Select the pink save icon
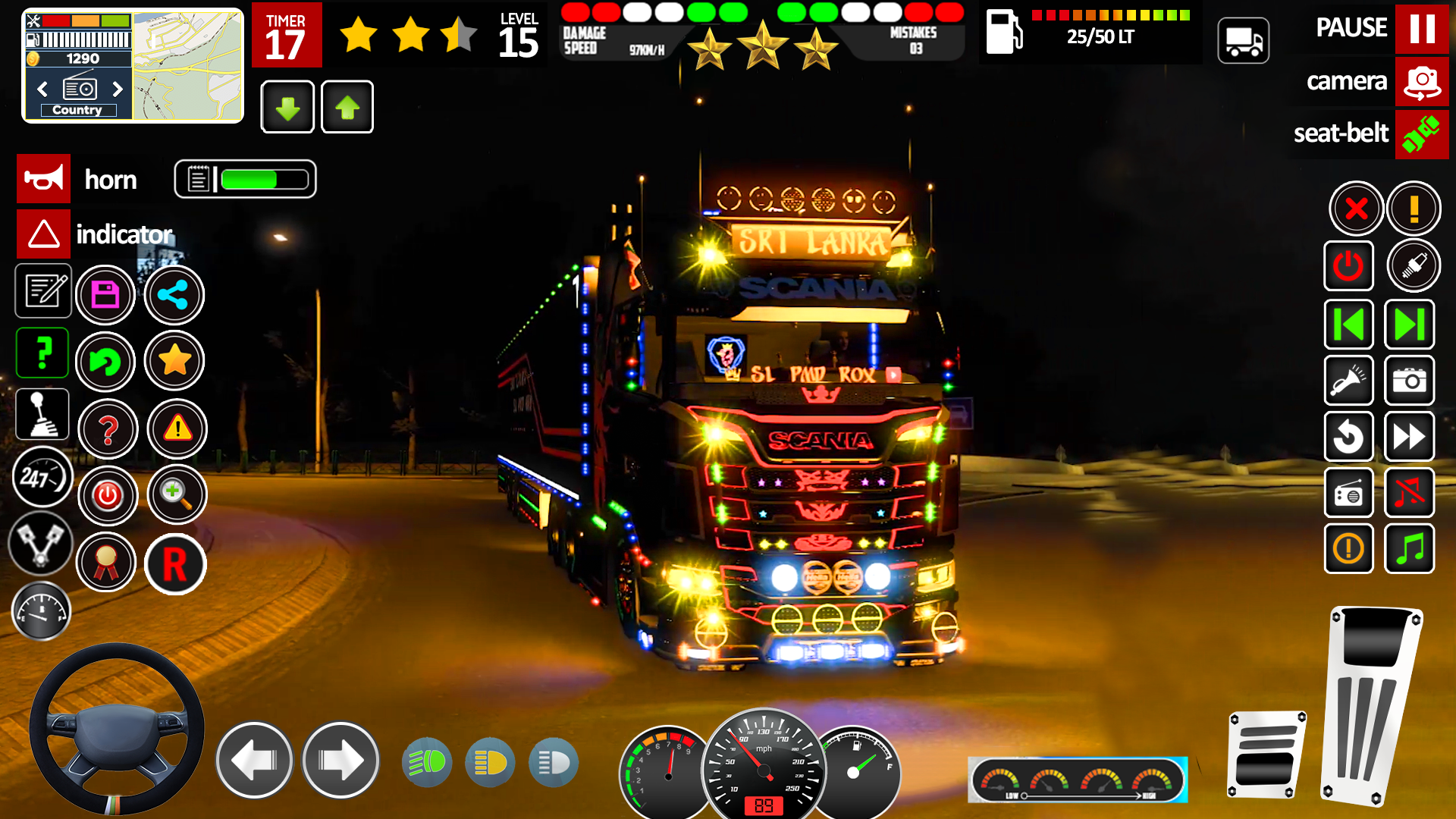Screen dimensions: 1456x819 click(106, 294)
